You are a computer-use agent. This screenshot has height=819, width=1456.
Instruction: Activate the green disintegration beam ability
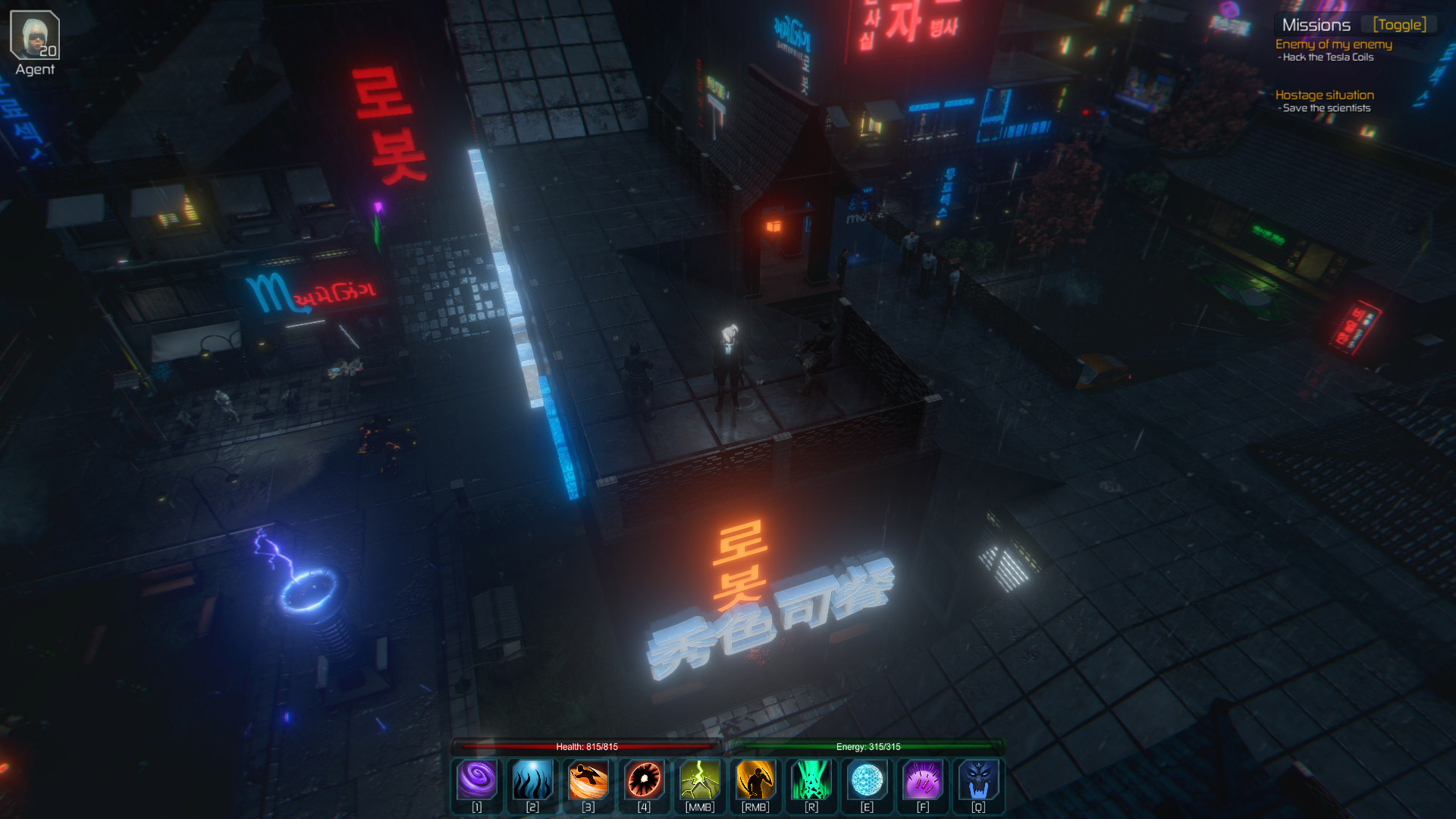(811, 780)
